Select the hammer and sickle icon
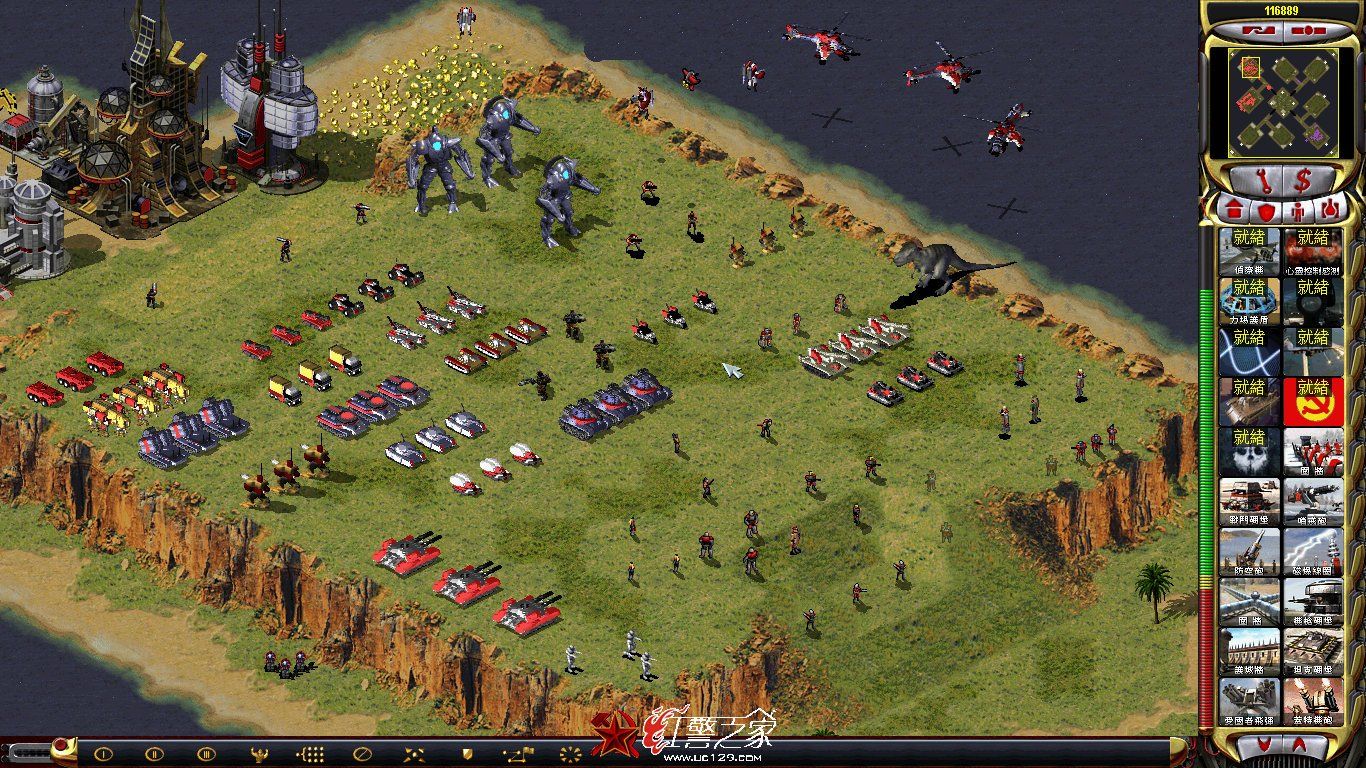Viewport: 1366px width, 768px height. 1313,402
